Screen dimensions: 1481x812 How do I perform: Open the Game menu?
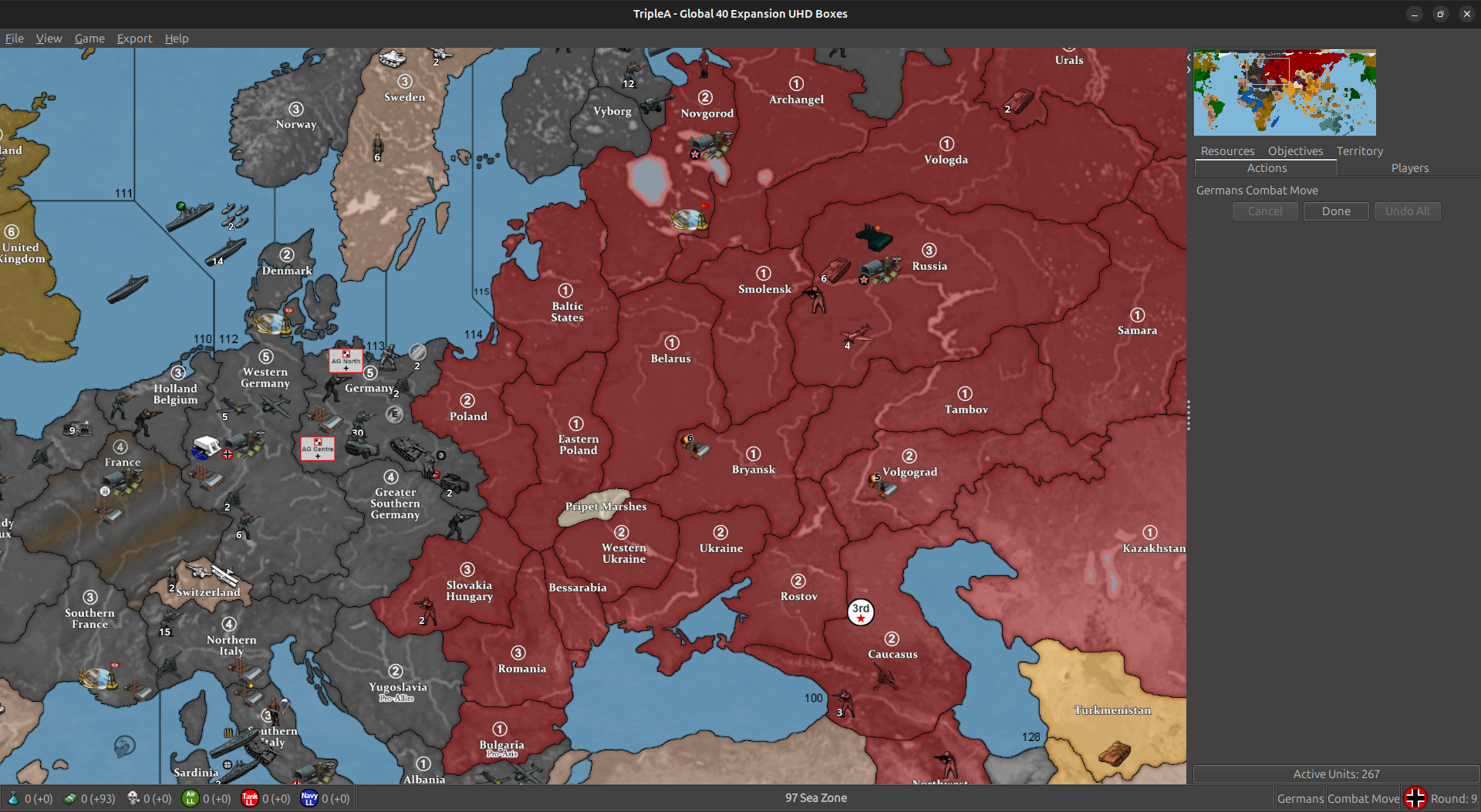[89, 38]
